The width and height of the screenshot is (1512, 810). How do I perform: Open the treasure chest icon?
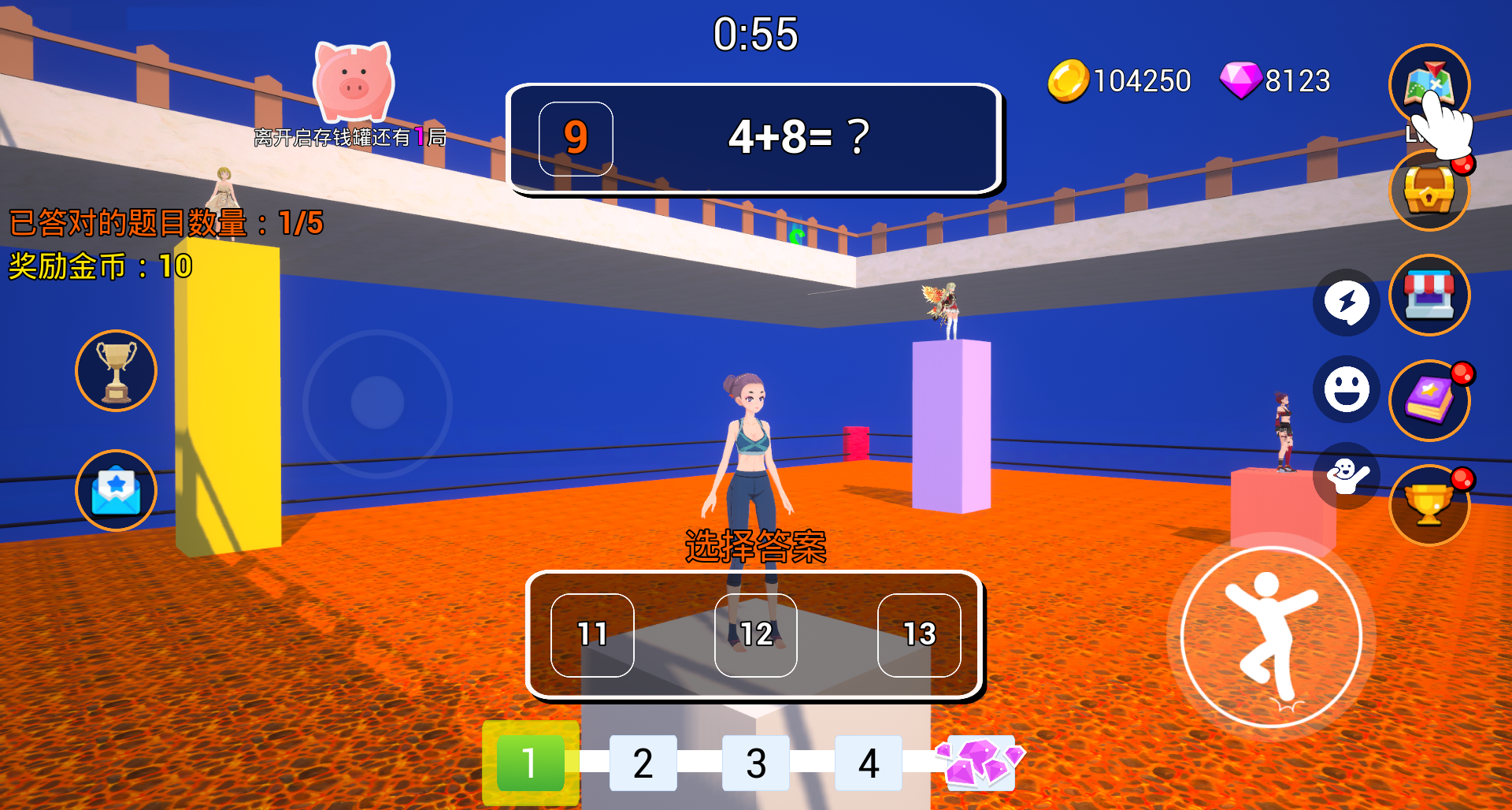click(1429, 191)
